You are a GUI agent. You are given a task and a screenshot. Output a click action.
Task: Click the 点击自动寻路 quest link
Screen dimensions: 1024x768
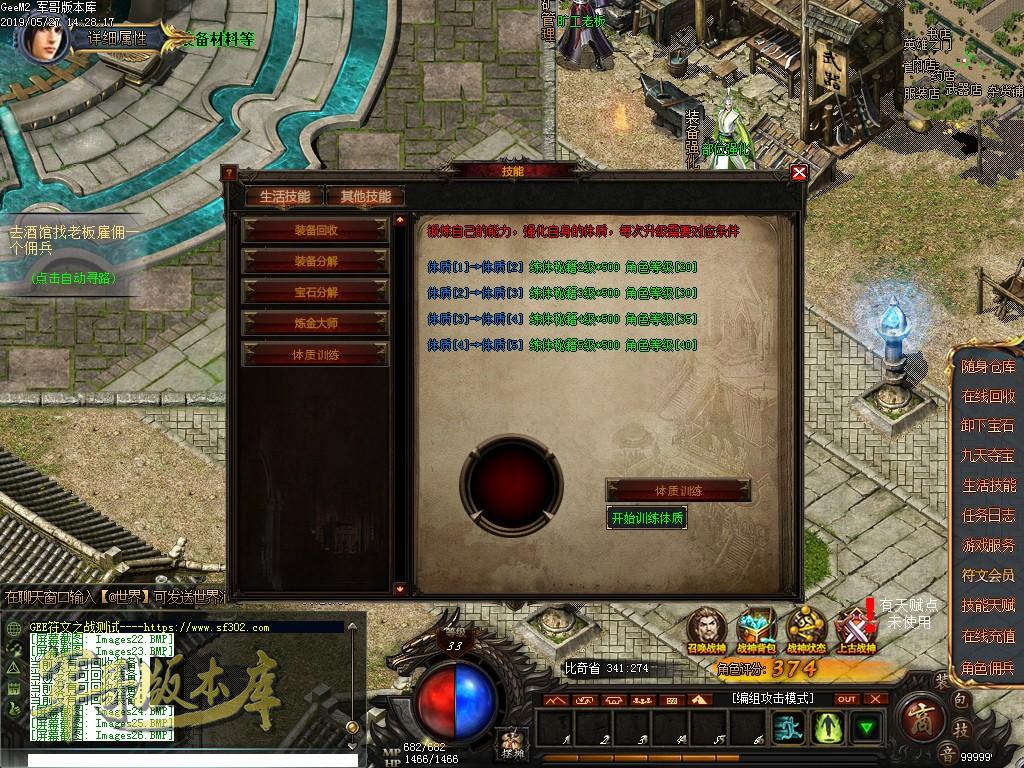pyautogui.click(x=72, y=277)
